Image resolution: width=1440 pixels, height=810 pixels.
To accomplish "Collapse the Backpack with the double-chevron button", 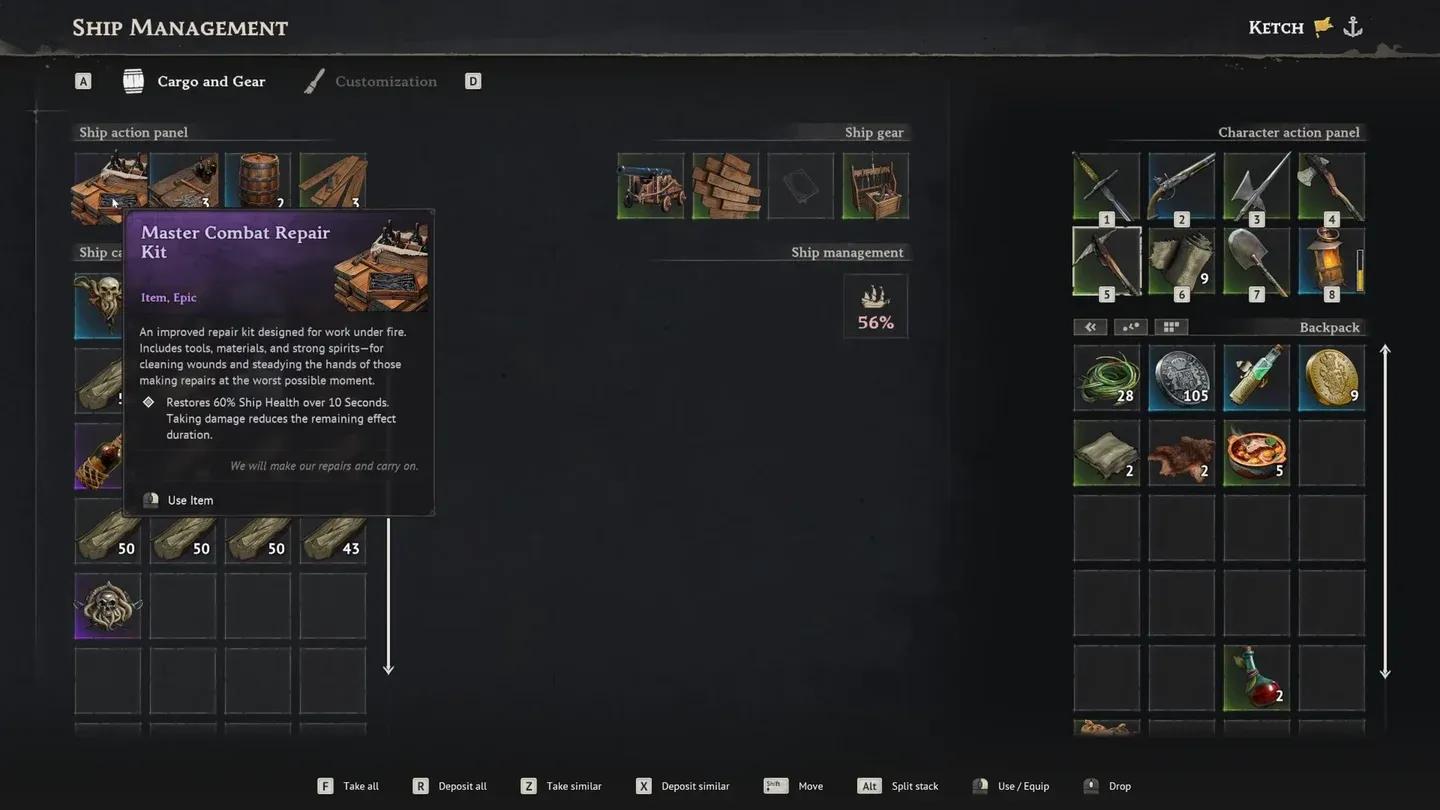I will [1090, 326].
